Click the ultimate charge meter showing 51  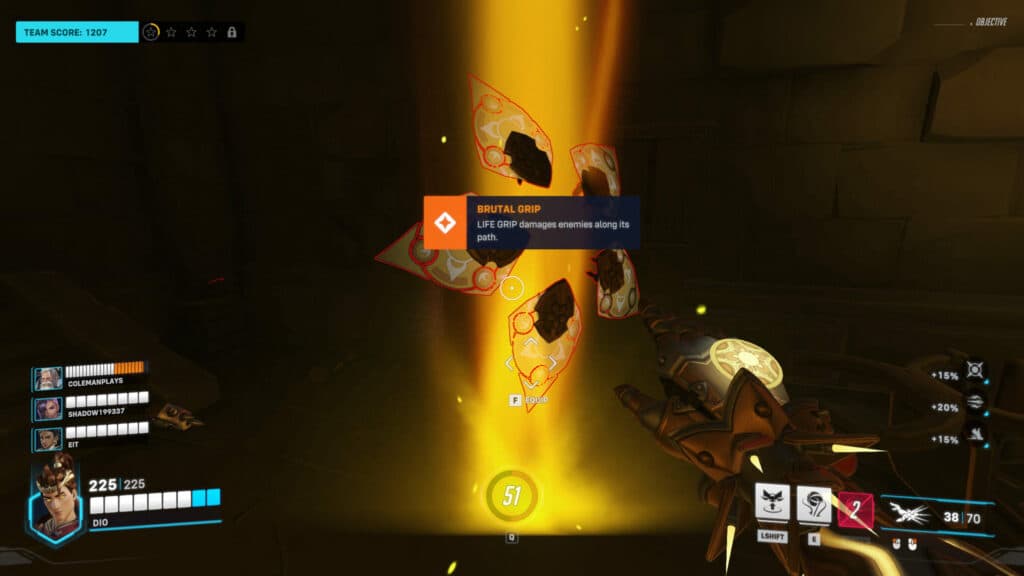512,496
